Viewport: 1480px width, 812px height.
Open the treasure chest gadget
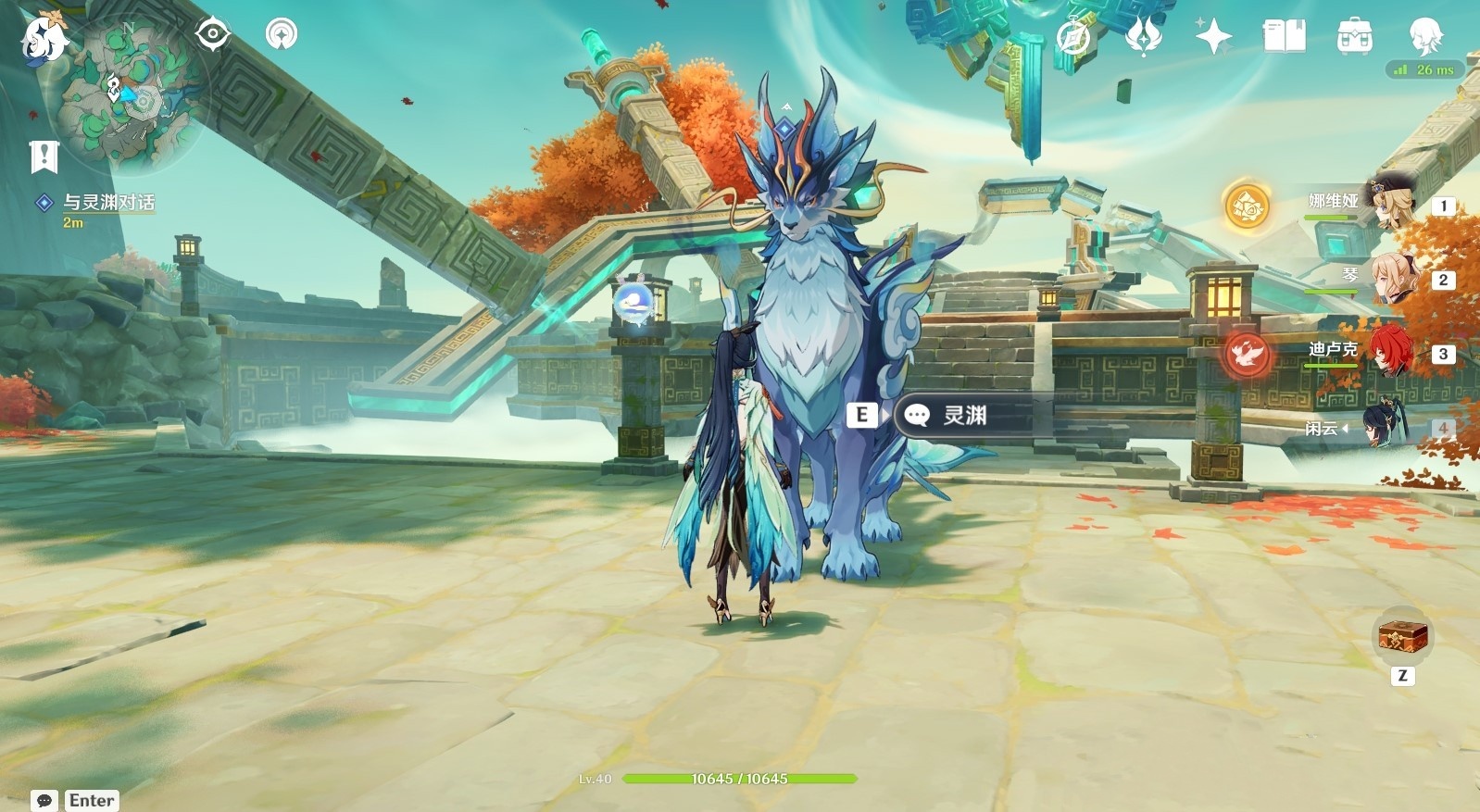(1402, 637)
